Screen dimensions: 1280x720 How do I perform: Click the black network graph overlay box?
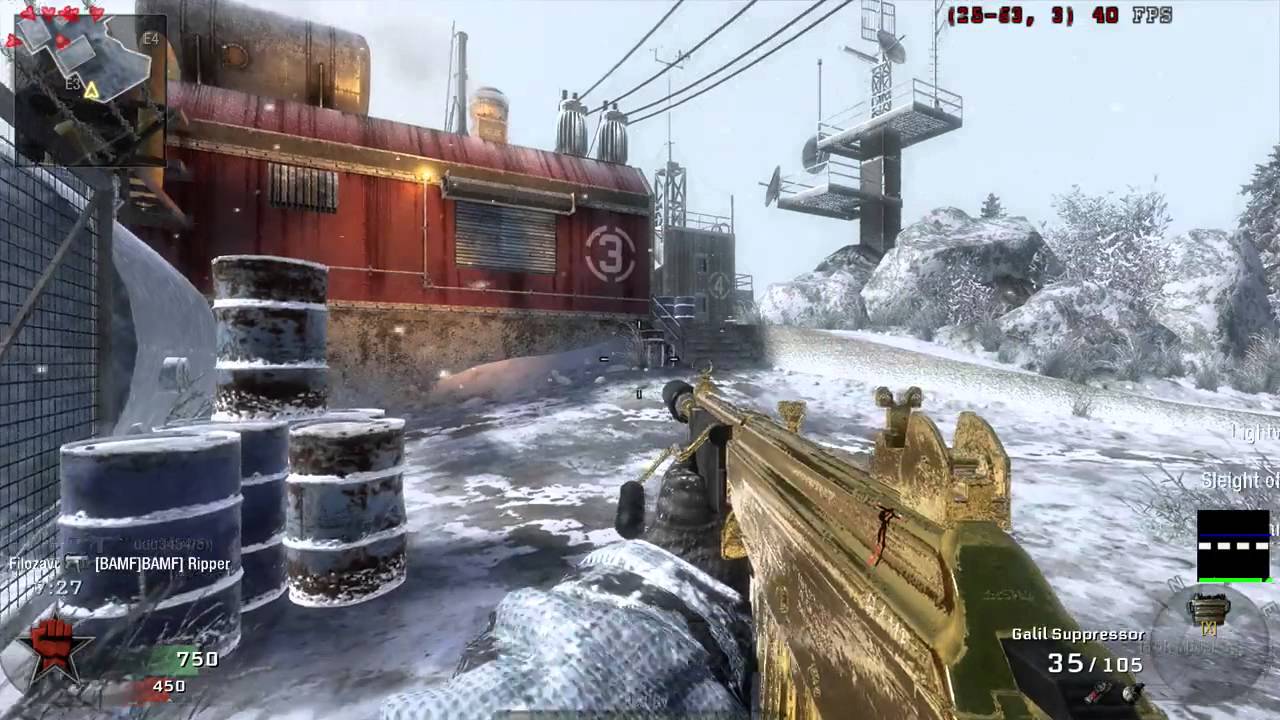1233,545
